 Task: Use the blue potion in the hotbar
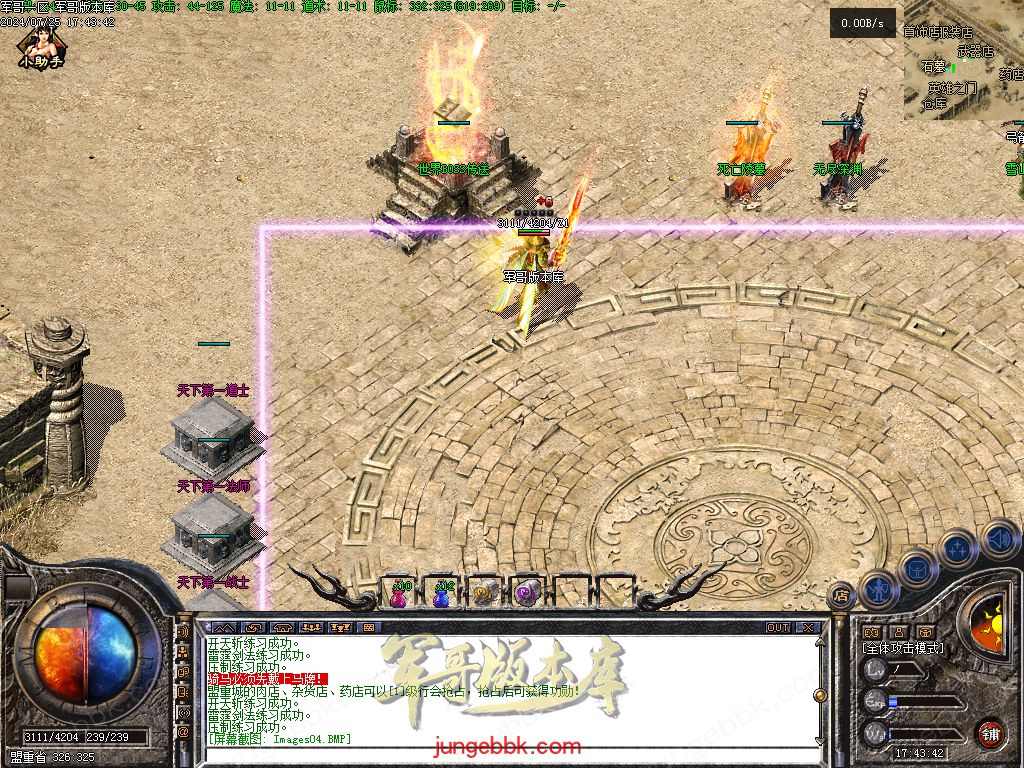(443, 594)
